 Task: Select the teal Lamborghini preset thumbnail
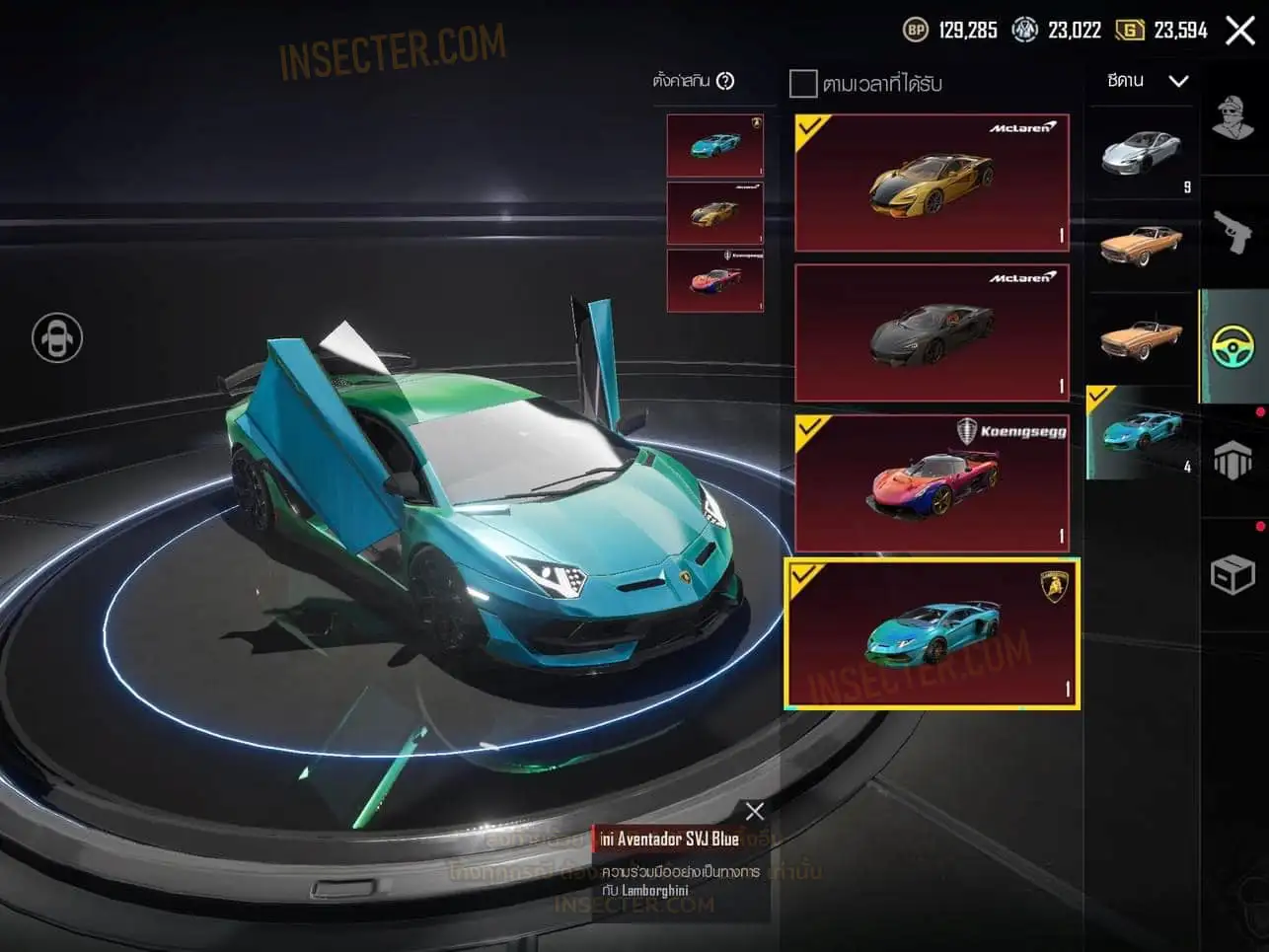[714, 145]
